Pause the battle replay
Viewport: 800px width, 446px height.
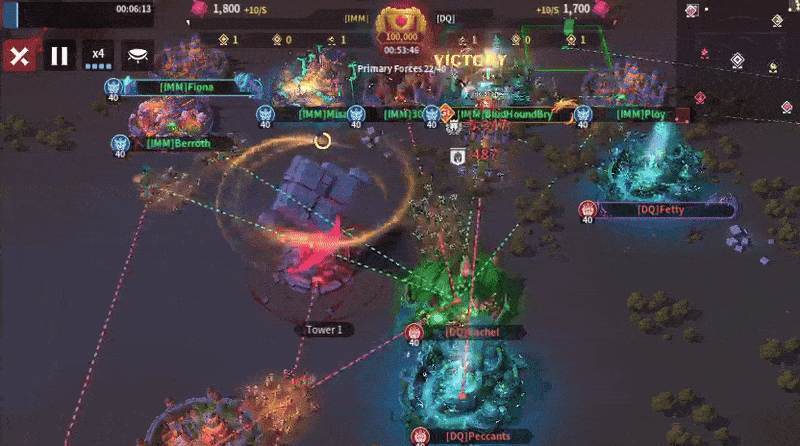click(59, 56)
